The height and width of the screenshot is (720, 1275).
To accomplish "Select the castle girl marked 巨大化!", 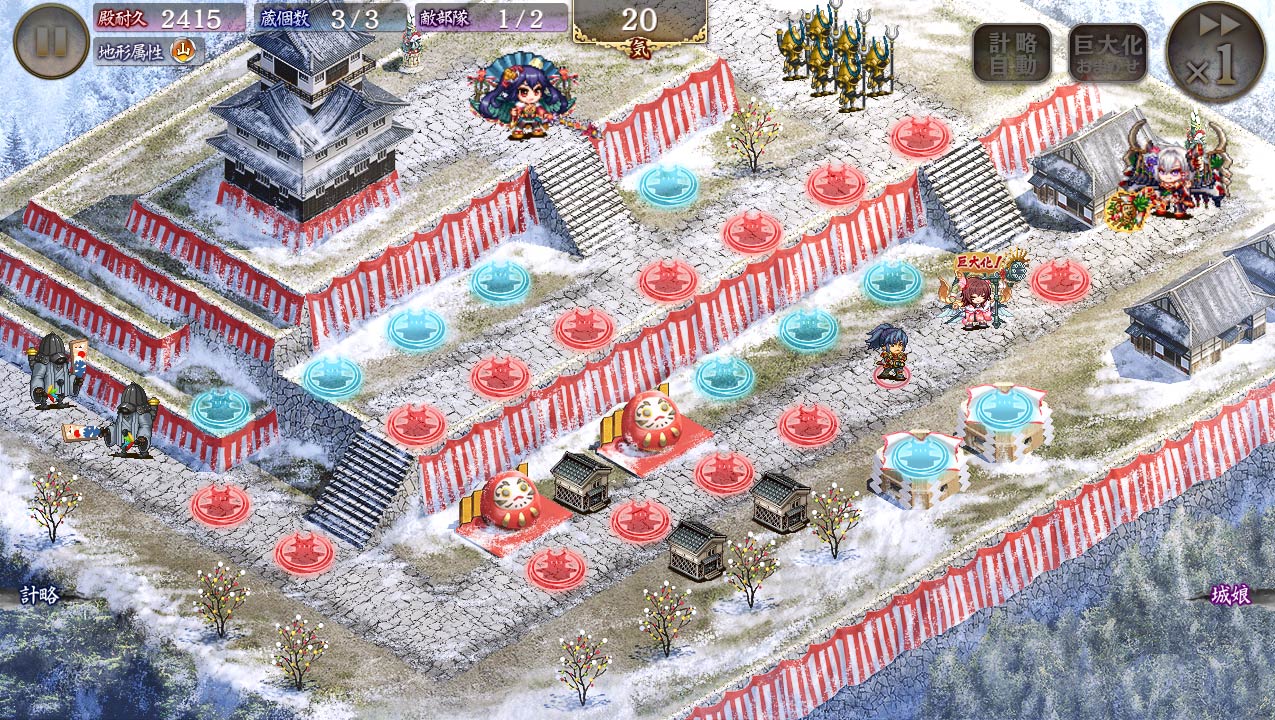I will coord(977,300).
